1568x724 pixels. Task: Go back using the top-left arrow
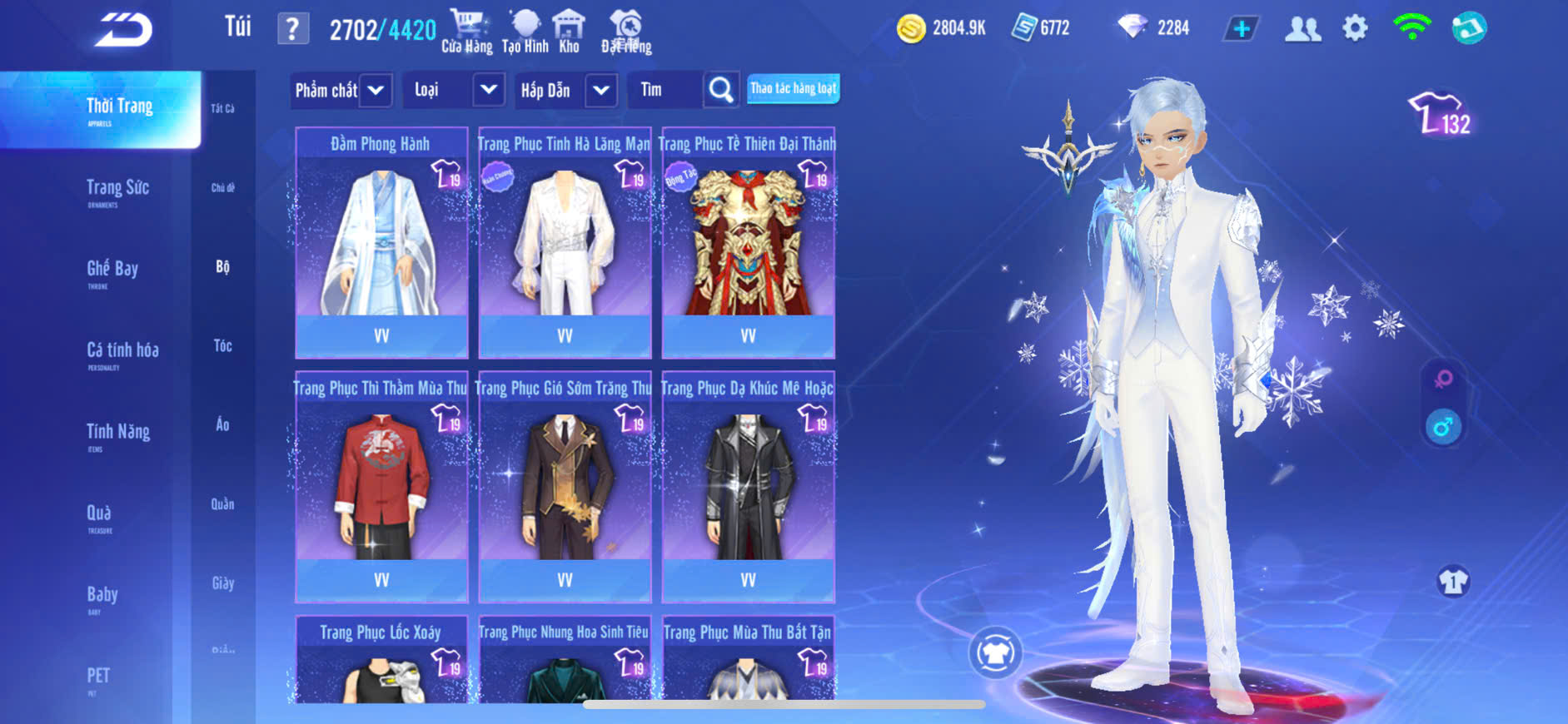pos(123,31)
